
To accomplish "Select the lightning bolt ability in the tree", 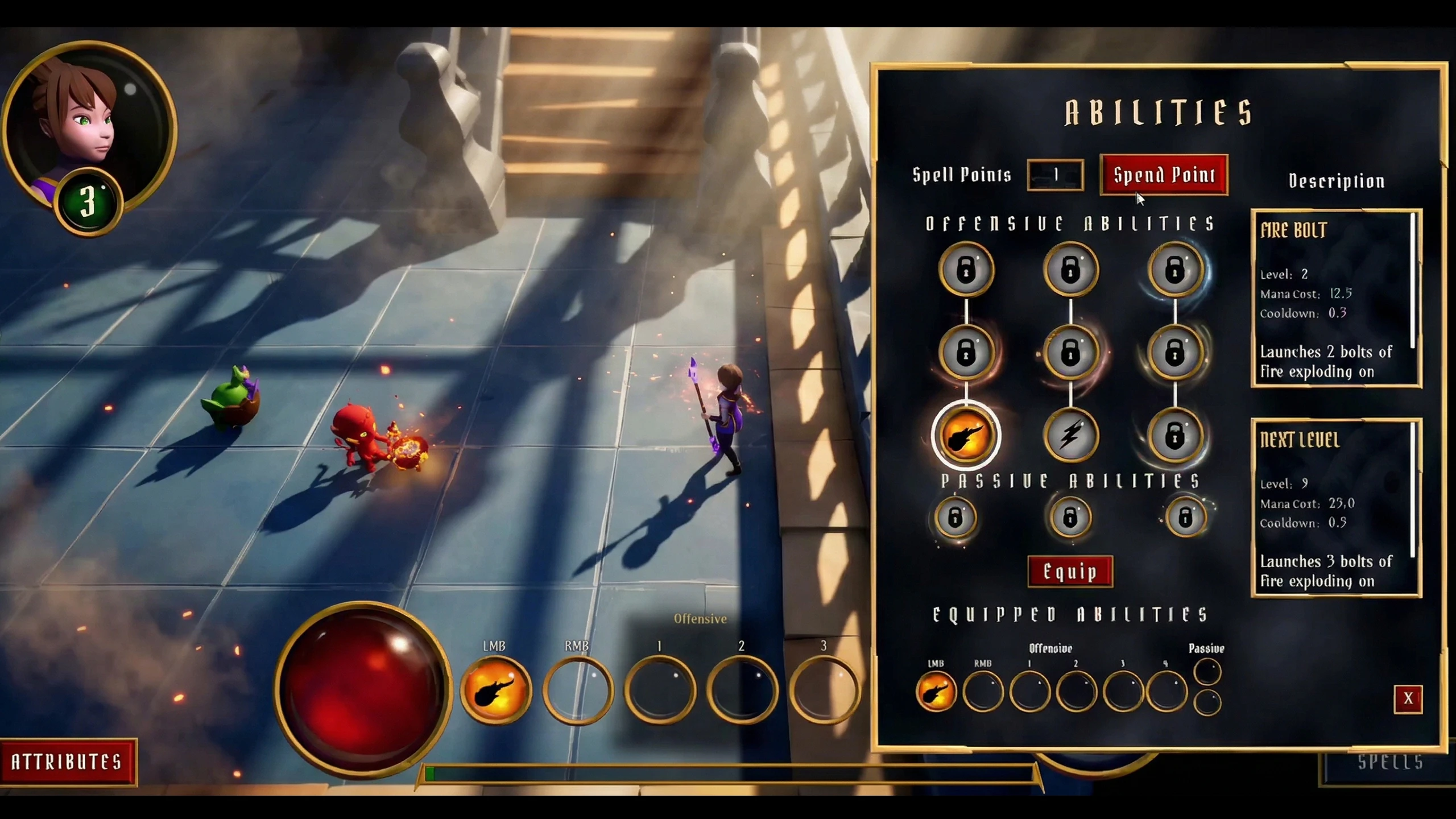I will click(x=1070, y=436).
